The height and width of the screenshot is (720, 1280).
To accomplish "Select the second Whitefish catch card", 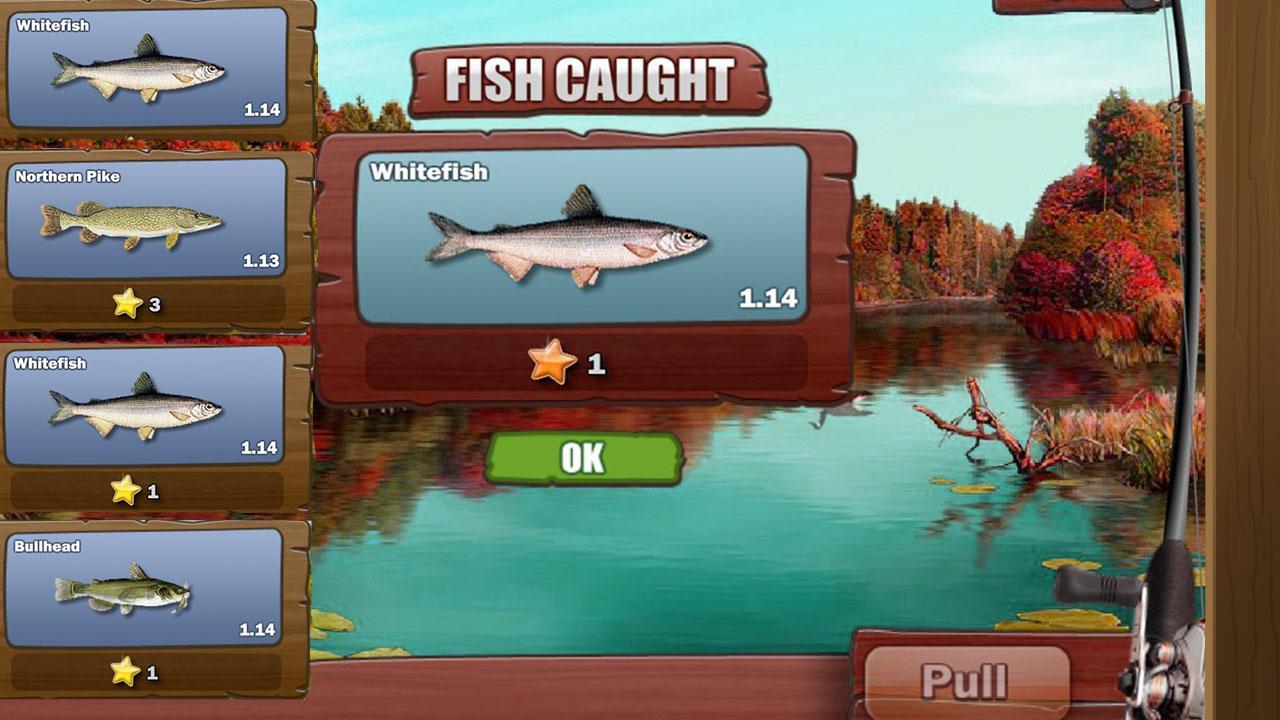I will pos(145,405).
